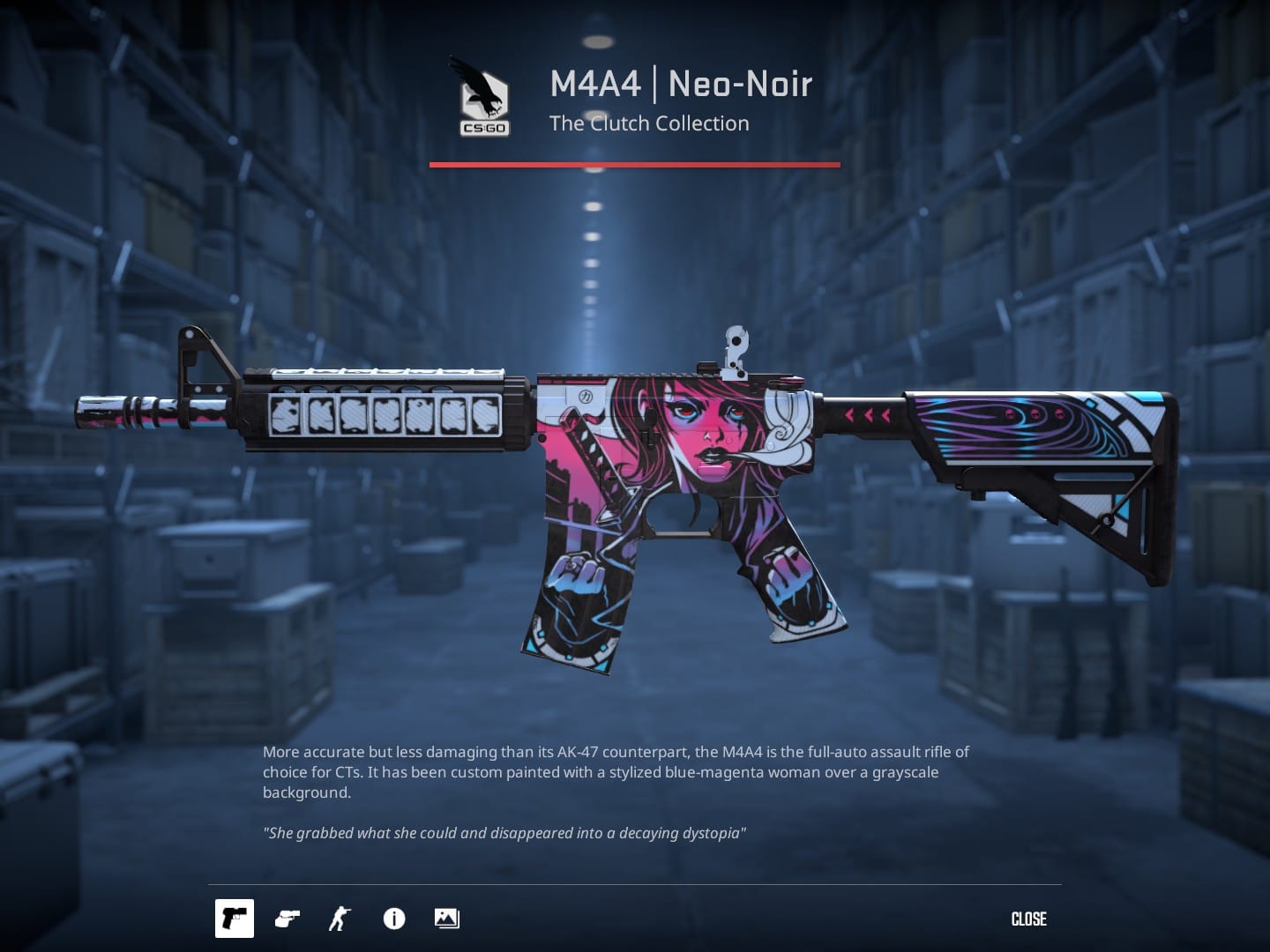This screenshot has height=952, width=1270.
Task: Click The Clutch Collection label
Action: pos(649,123)
